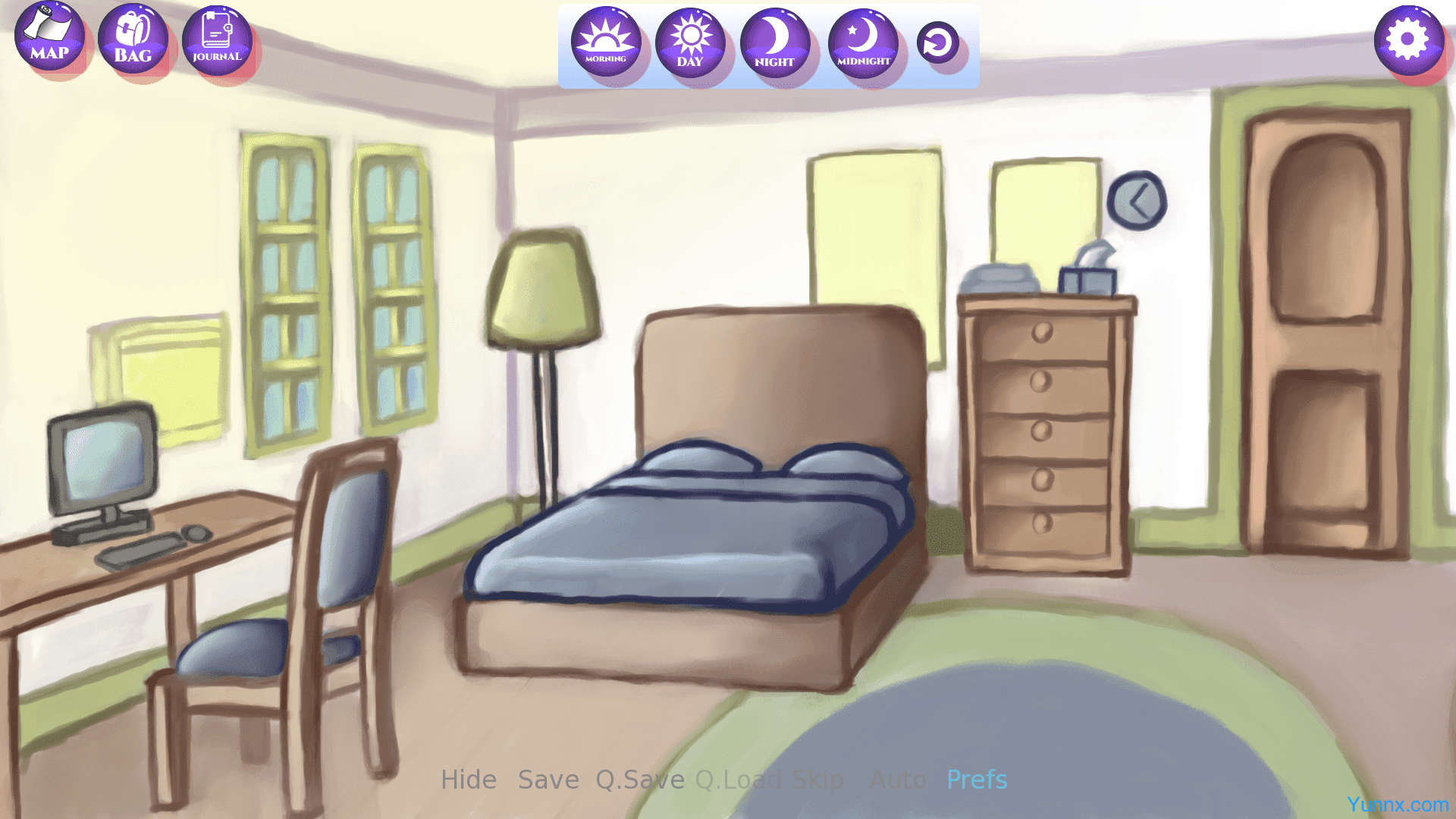Toggle Auto advance
This screenshot has width=1456, height=819.
(898, 780)
